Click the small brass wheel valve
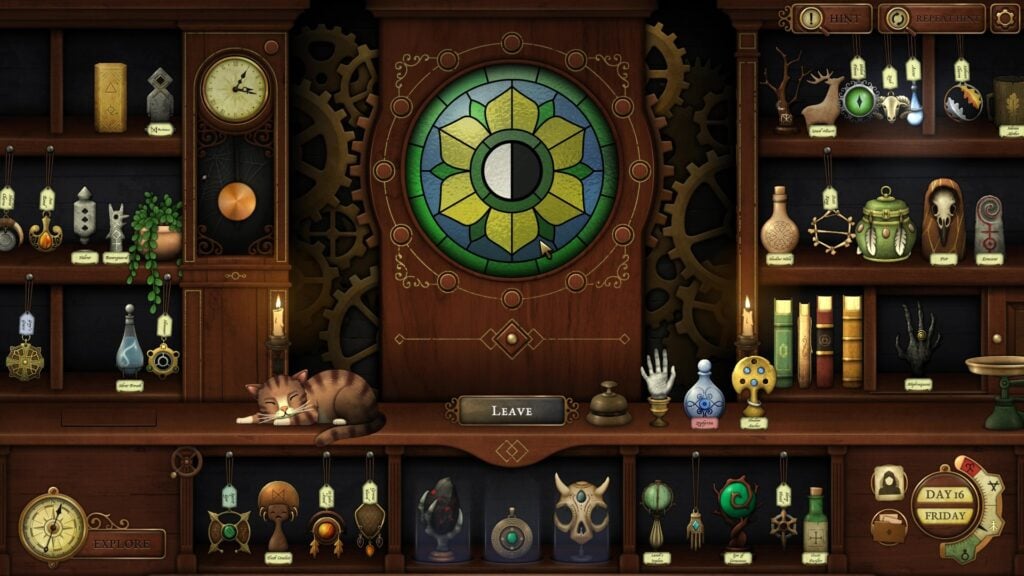Screen dimensions: 1024x576 186,461
